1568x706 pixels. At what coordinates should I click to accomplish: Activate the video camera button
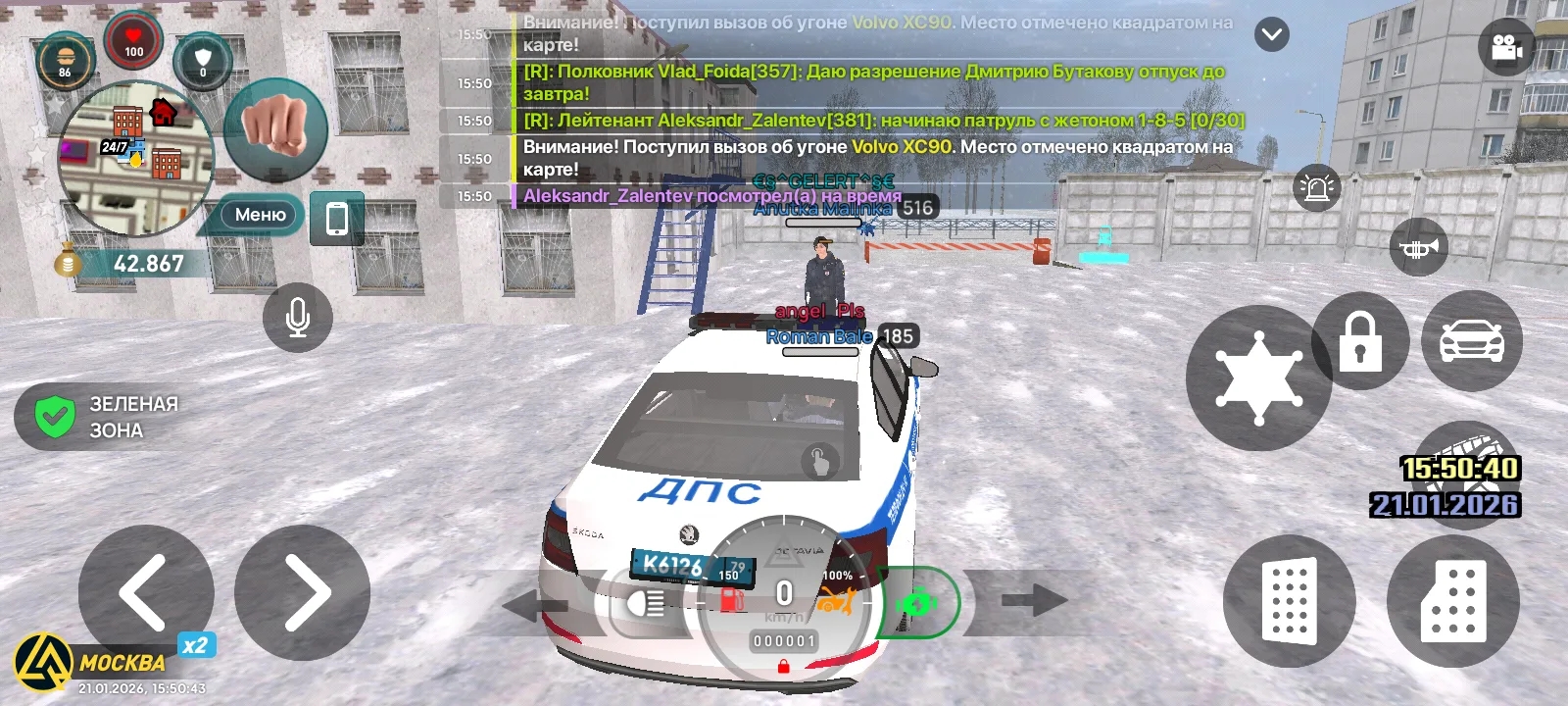1506,48
